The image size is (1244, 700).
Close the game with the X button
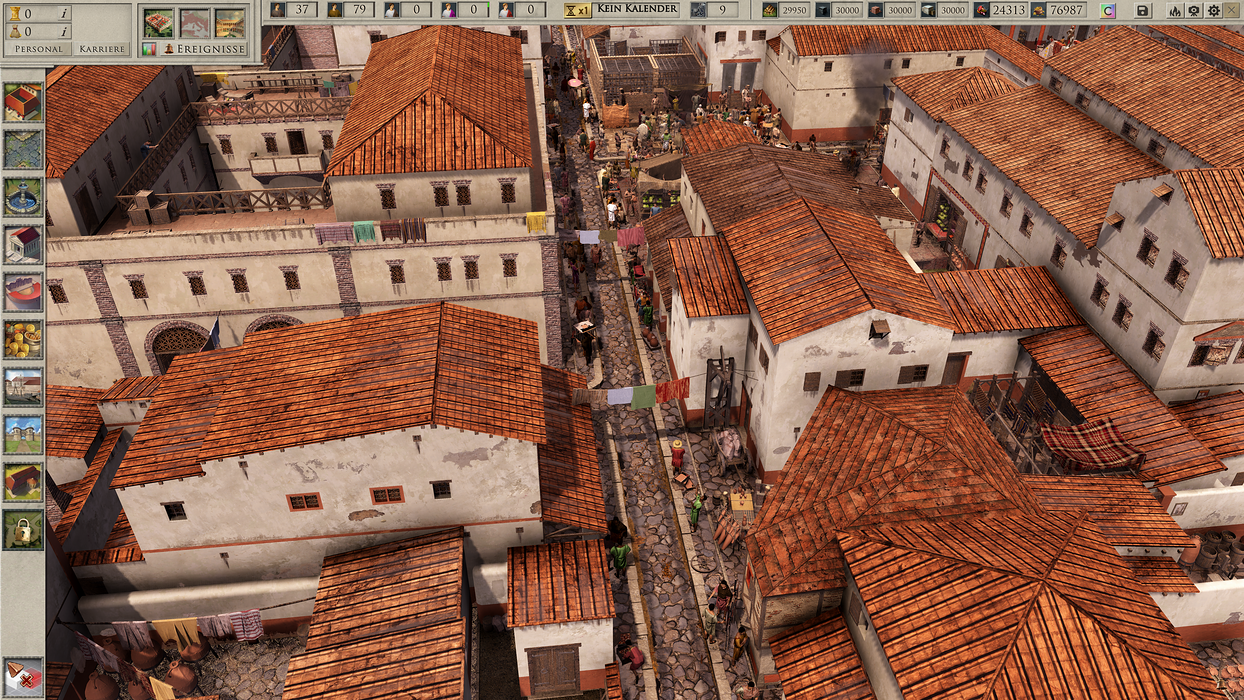click(1232, 10)
